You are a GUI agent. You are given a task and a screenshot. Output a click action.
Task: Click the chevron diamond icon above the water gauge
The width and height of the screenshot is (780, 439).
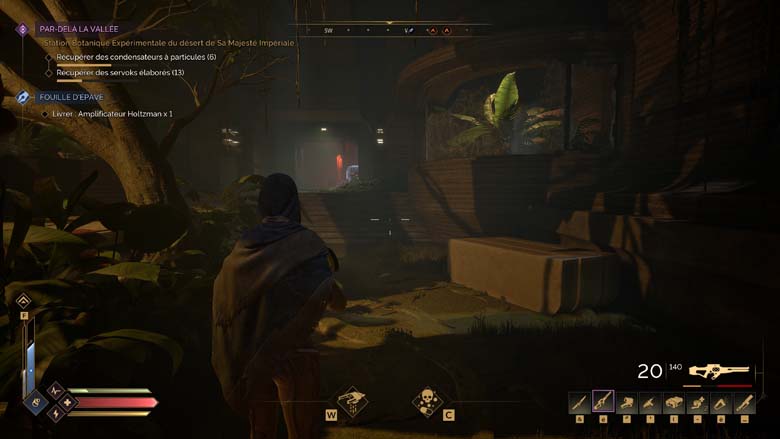coord(24,301)
